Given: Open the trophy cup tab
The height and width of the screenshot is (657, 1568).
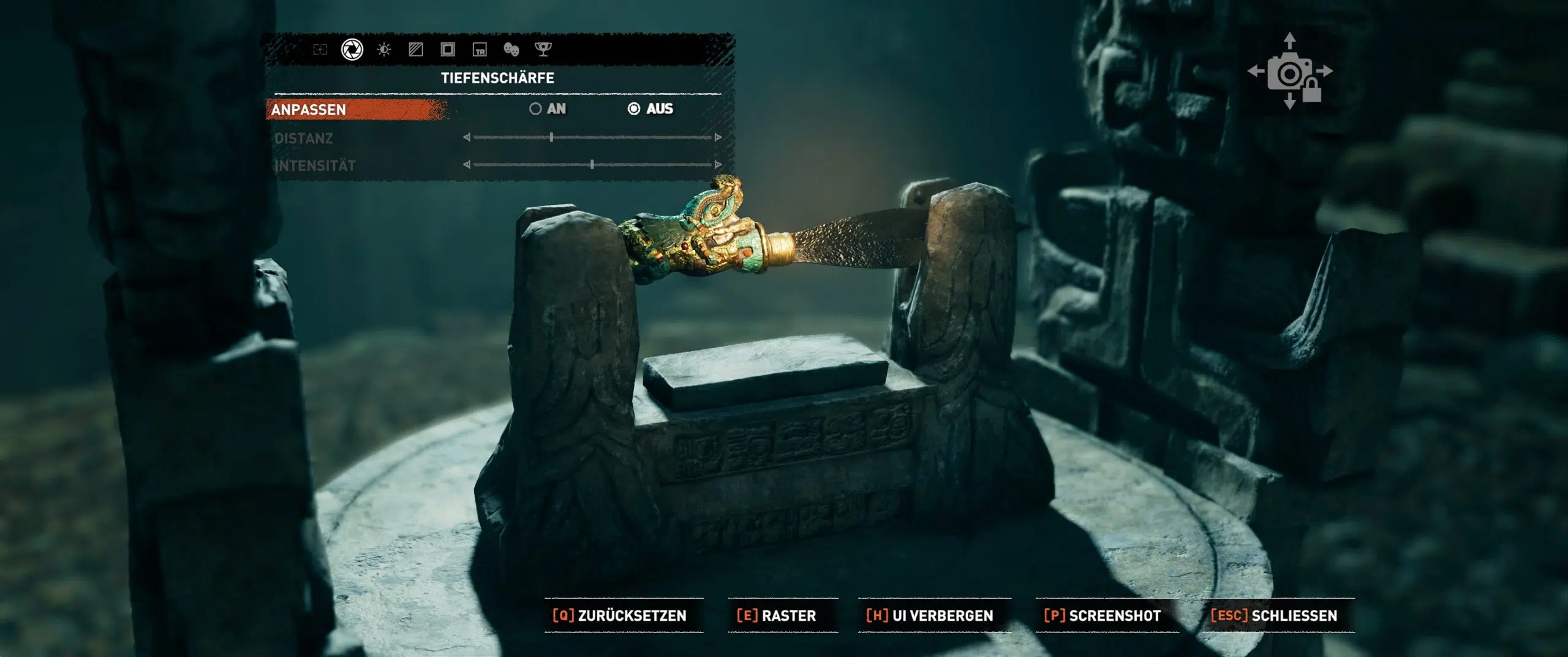Looking at the screenshot, I should pyautogui.click(x=543, y=50).
